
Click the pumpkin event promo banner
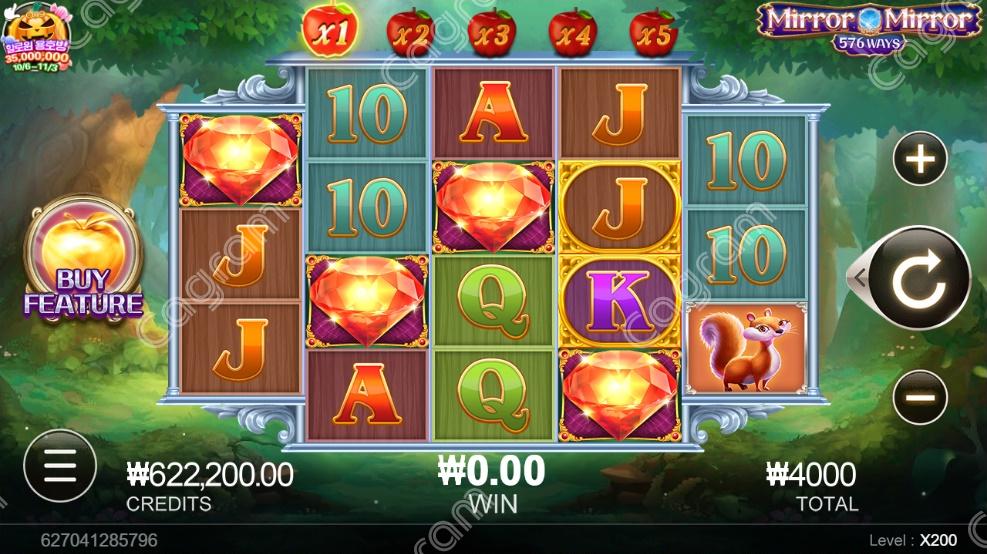(37, 36)
